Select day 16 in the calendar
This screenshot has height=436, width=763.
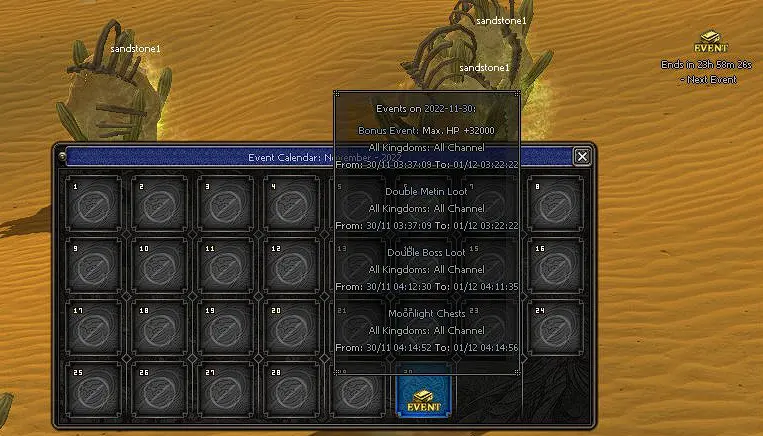(x=556, y=266)
